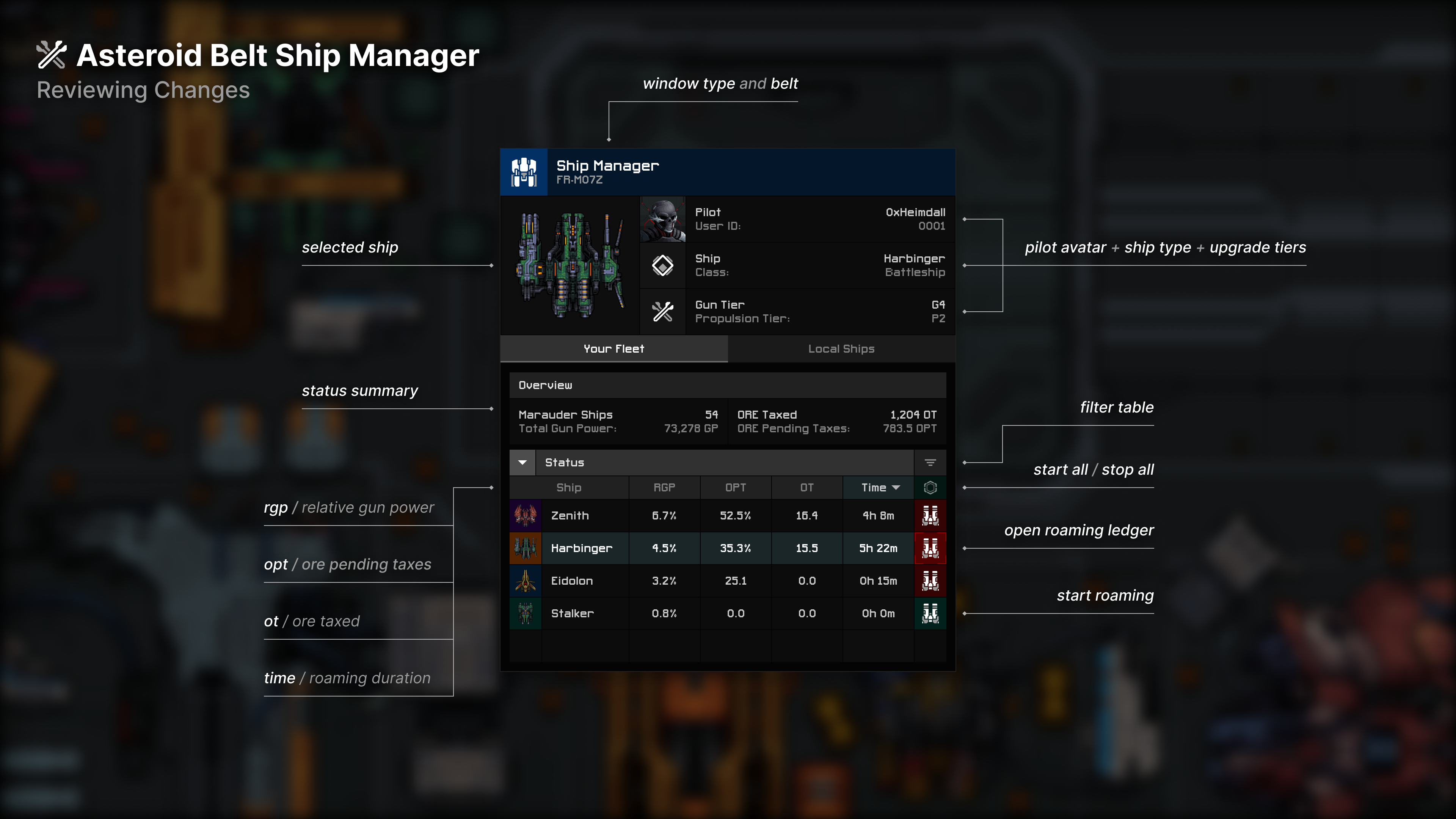The width and height of the screenshot is (1456, 819).
Task: Click the Ship Class diamond icon
Action: pos(662,265)
